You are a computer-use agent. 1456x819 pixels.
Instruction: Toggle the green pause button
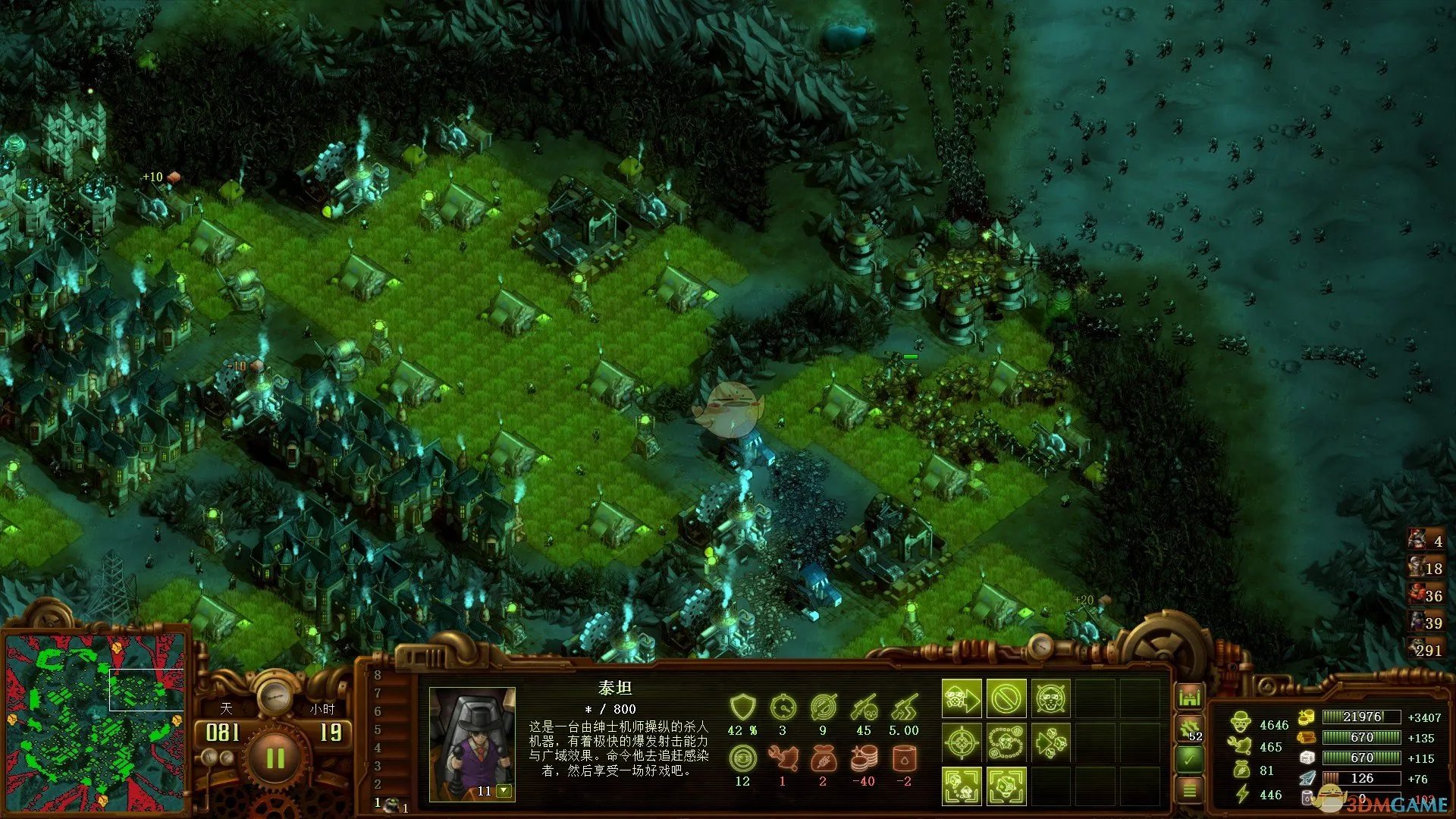pyautogui.click(x=275, y=758)
